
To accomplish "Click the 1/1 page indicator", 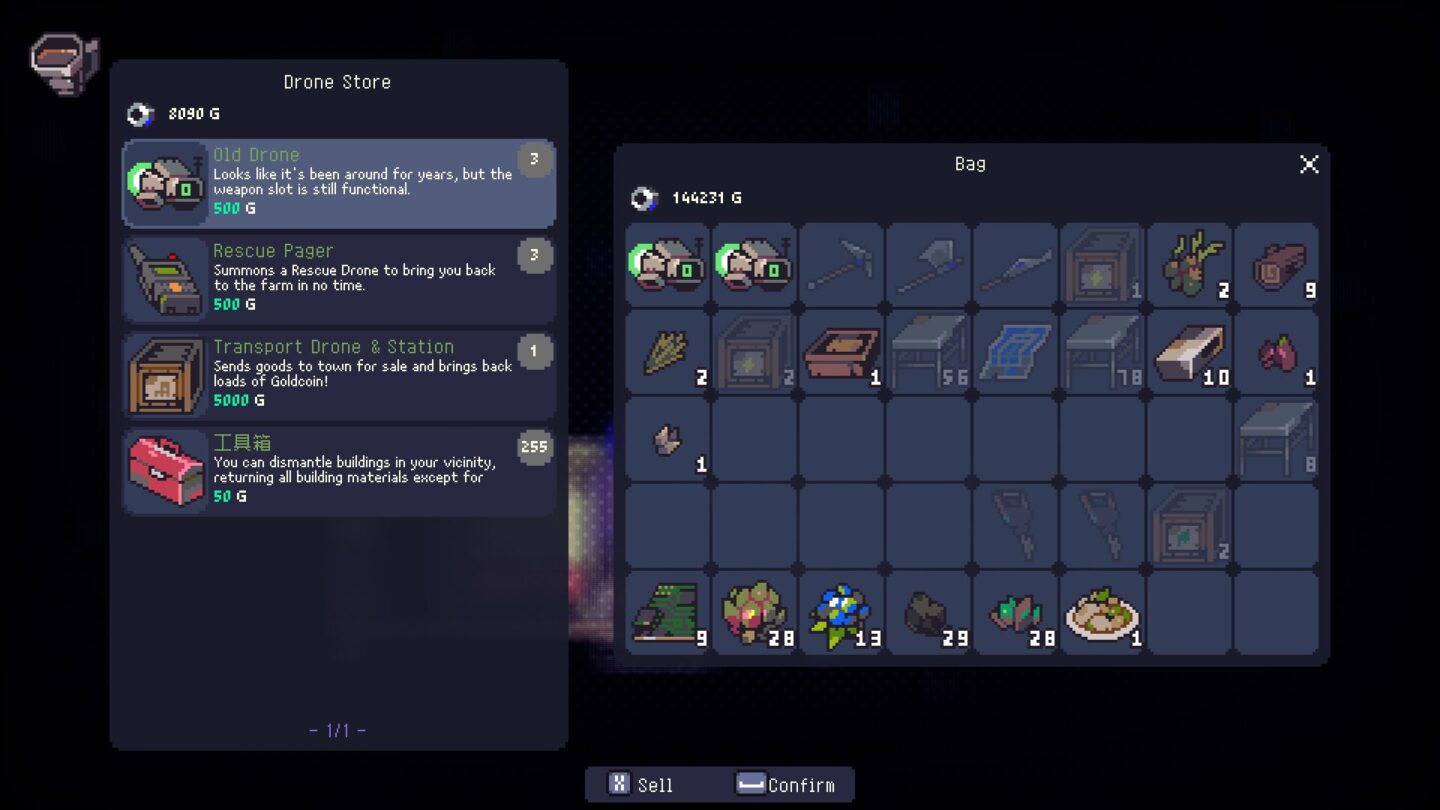I will [338, 729].
